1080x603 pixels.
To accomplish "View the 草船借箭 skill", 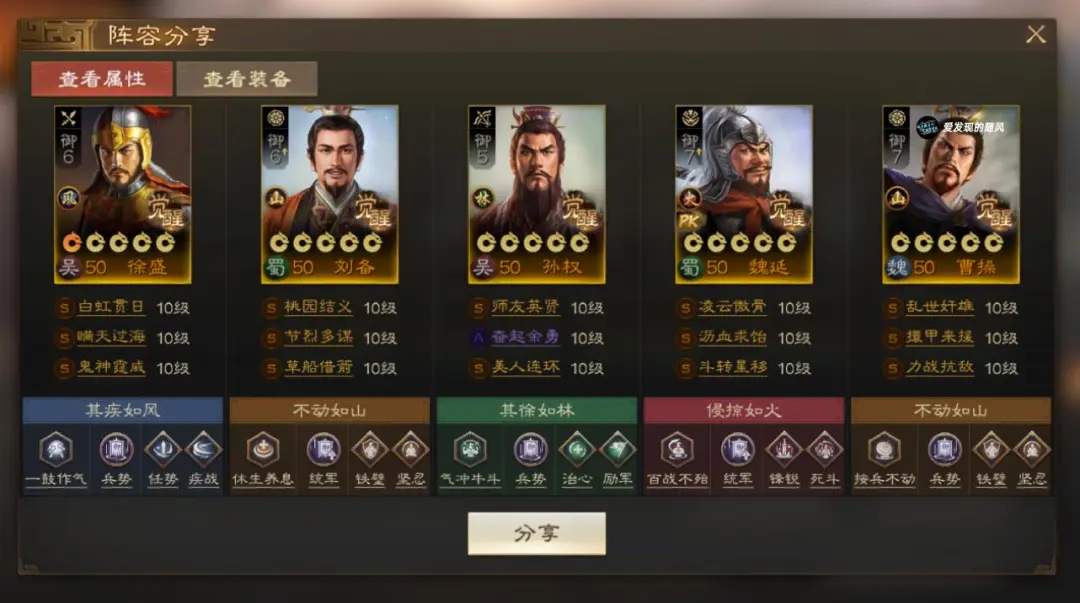I will [x=318, y=368].
